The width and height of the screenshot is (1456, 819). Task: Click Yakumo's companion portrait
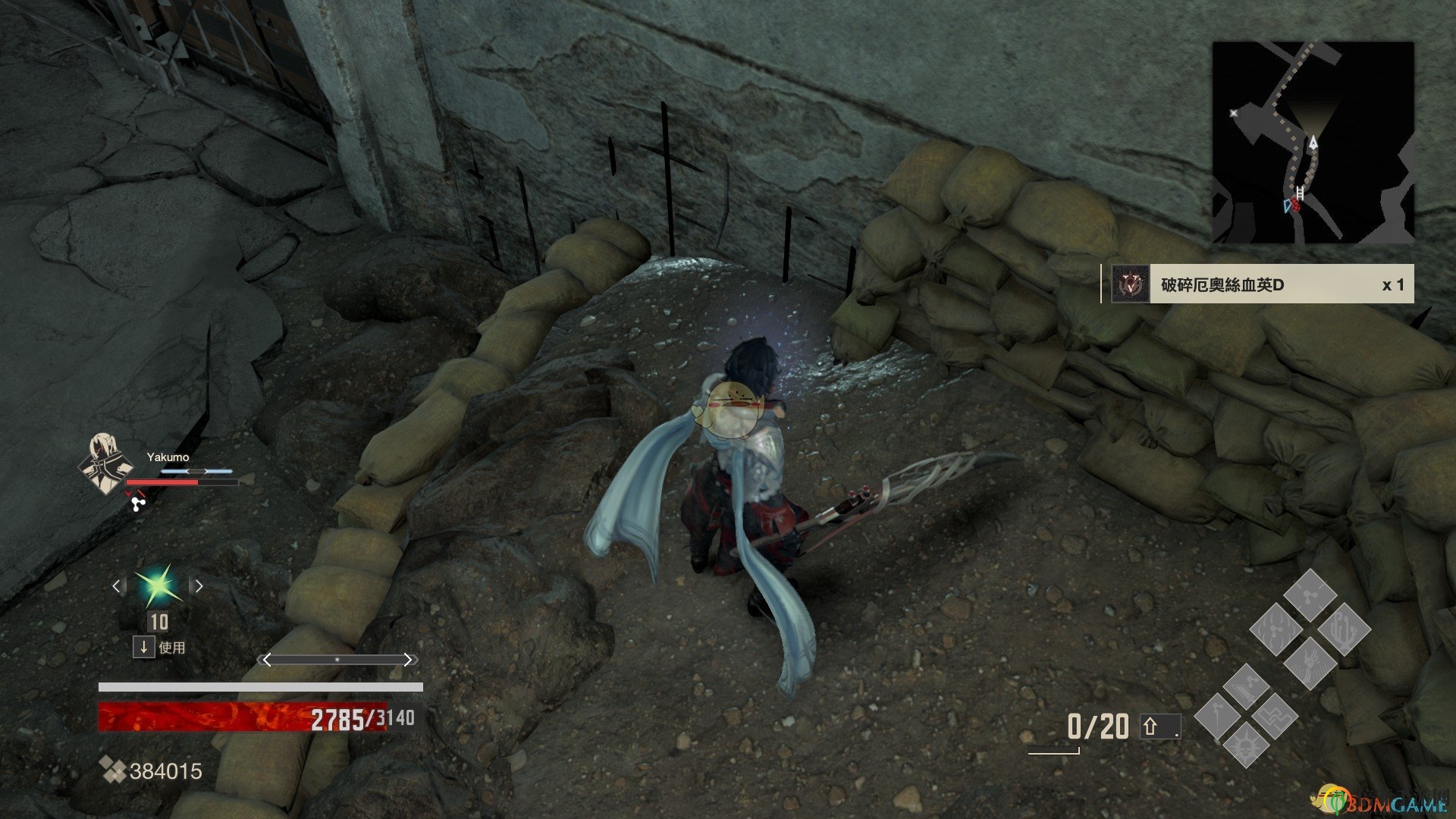[x=105, y=463]
